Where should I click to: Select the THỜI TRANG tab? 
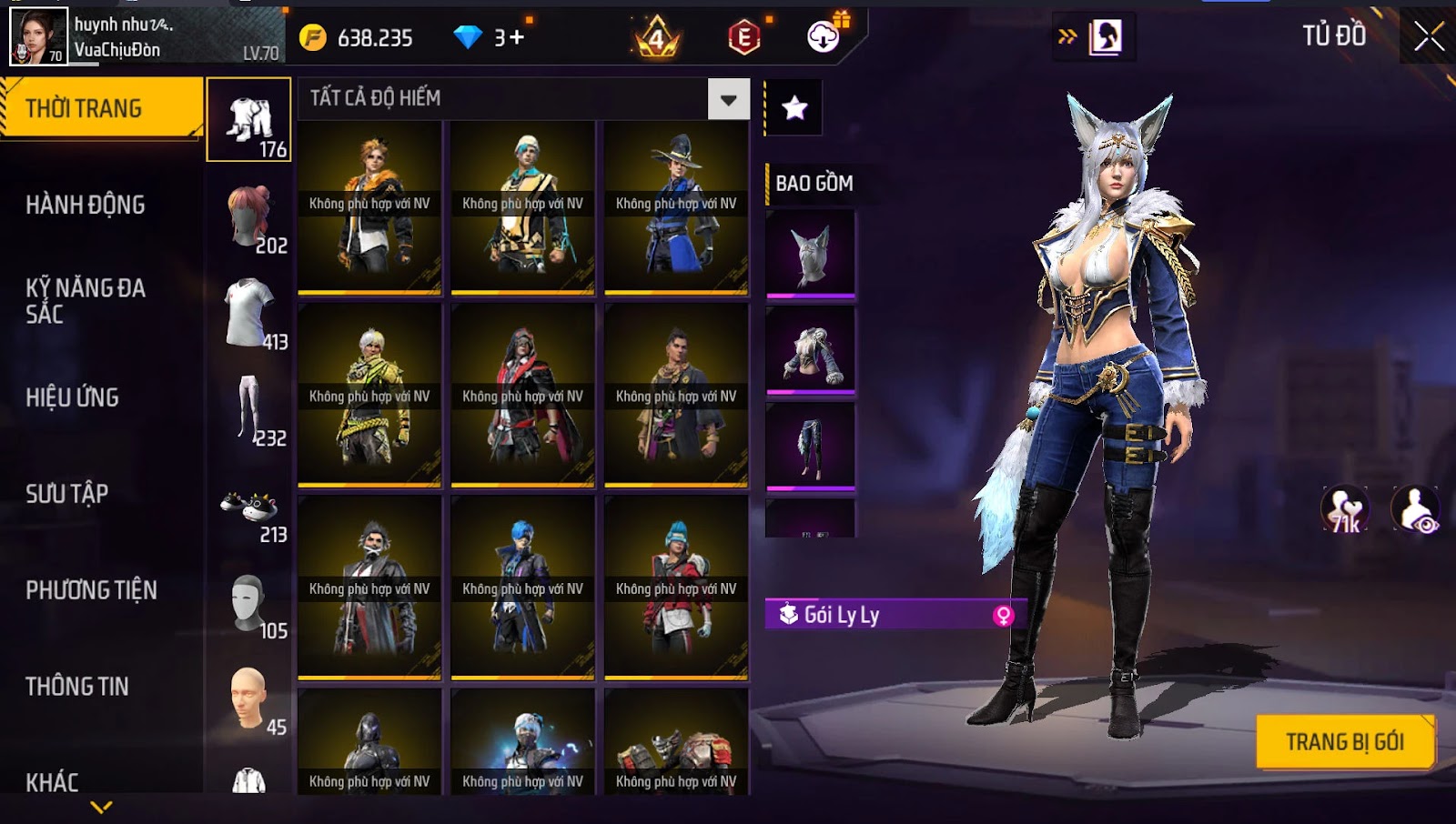pyautogui.click(x=84, y=109)
